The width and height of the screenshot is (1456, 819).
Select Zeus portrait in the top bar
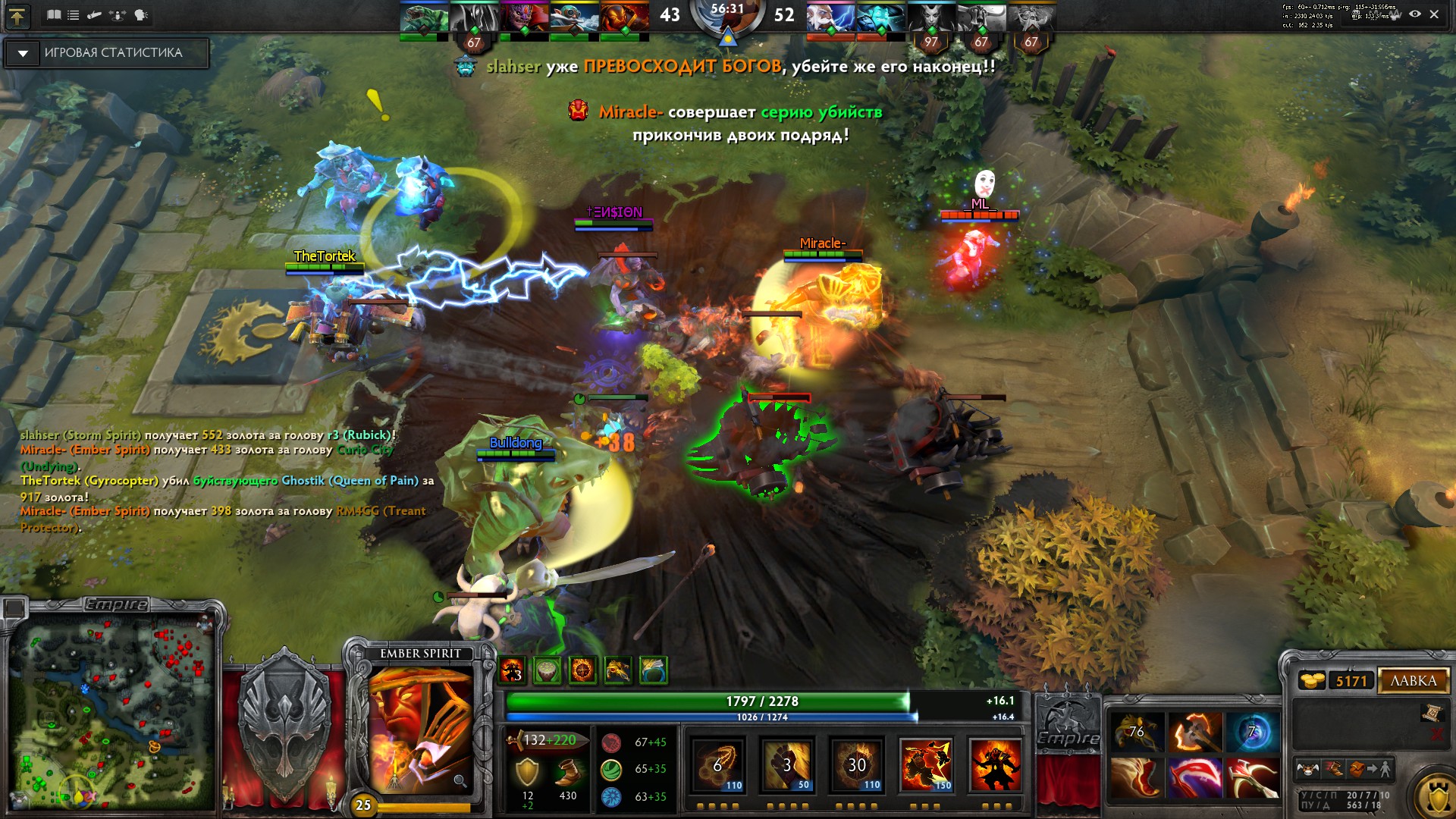click(830, 18)
